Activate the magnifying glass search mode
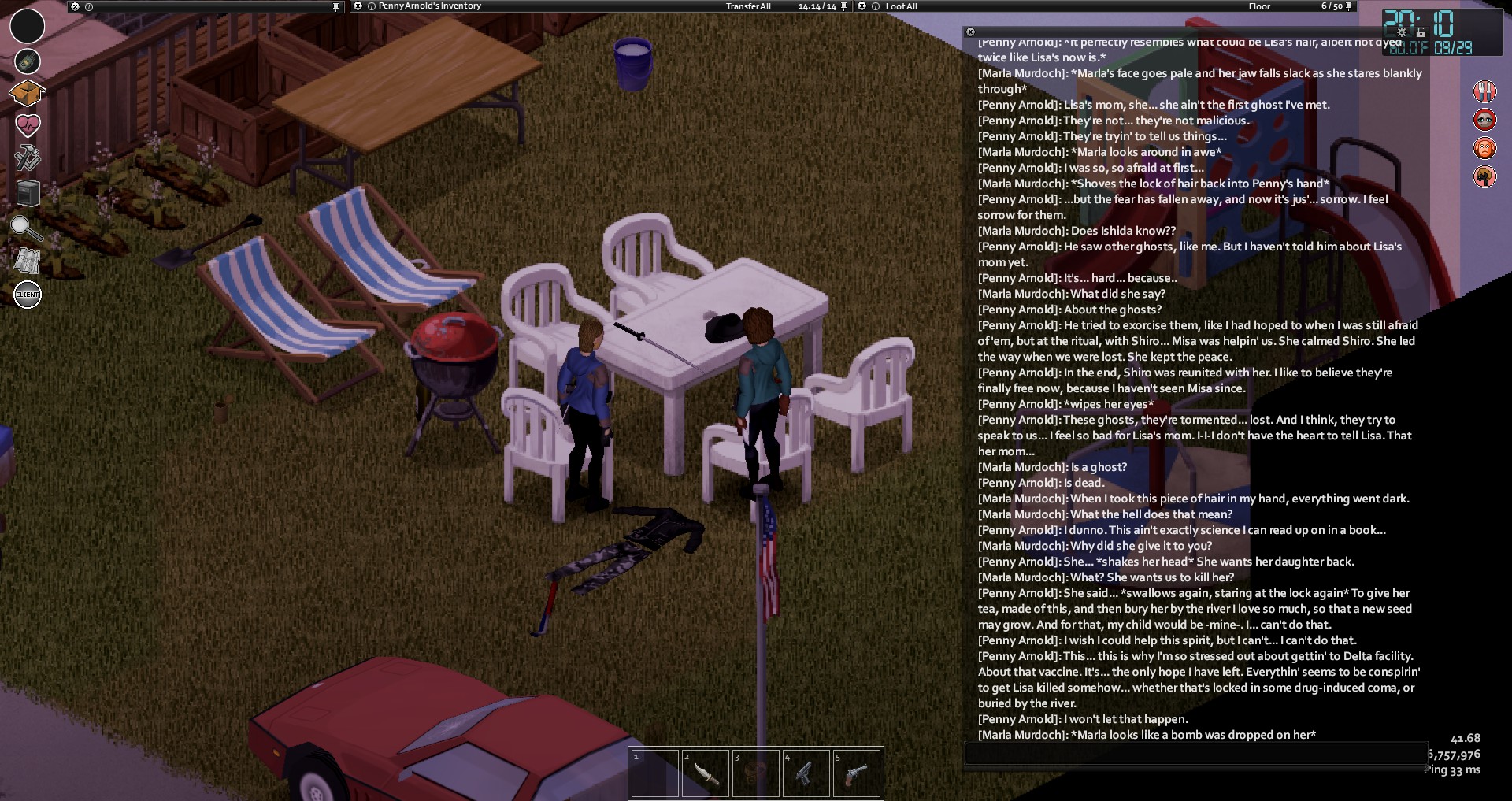Viewport: 1512px width, 801px height. point(26,228)
